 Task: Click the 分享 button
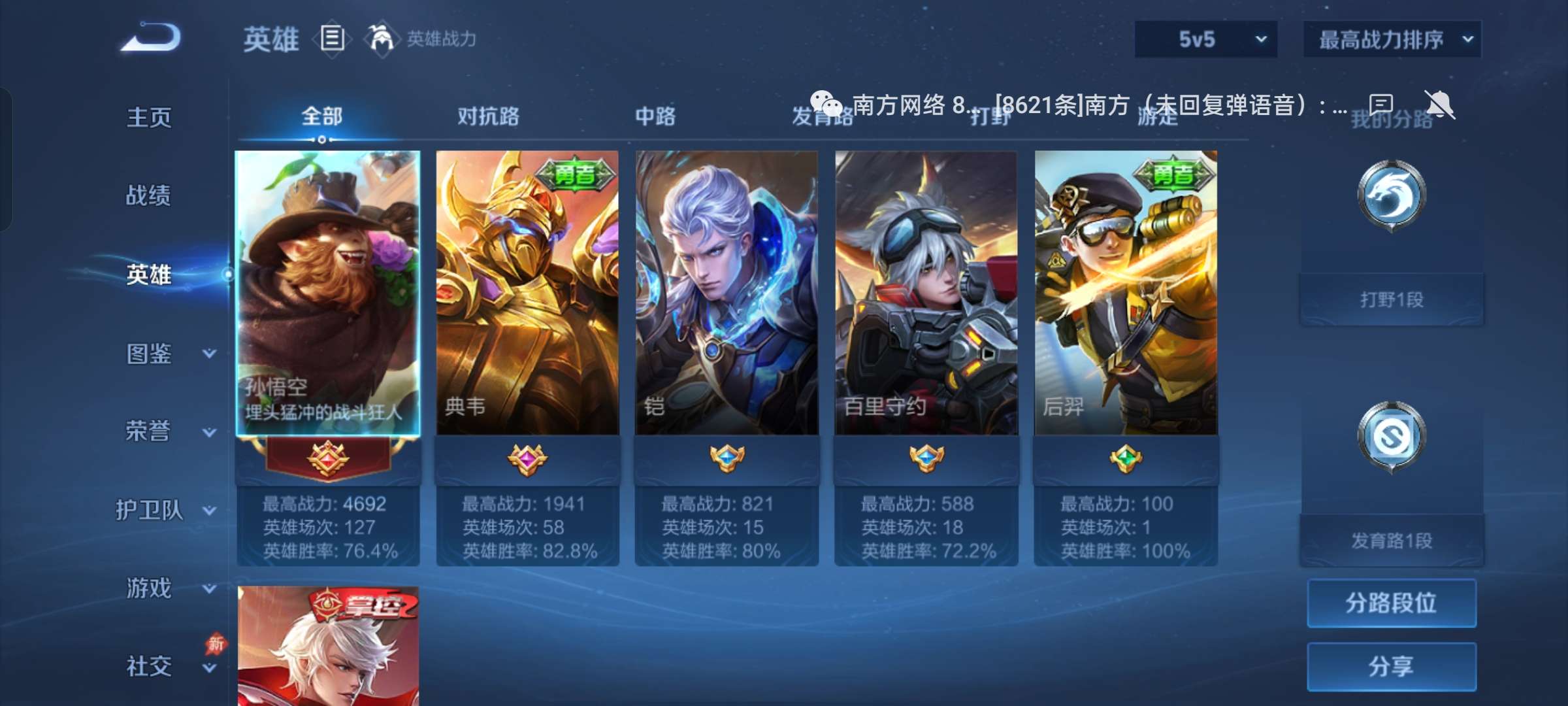(x=1391, y=665)
